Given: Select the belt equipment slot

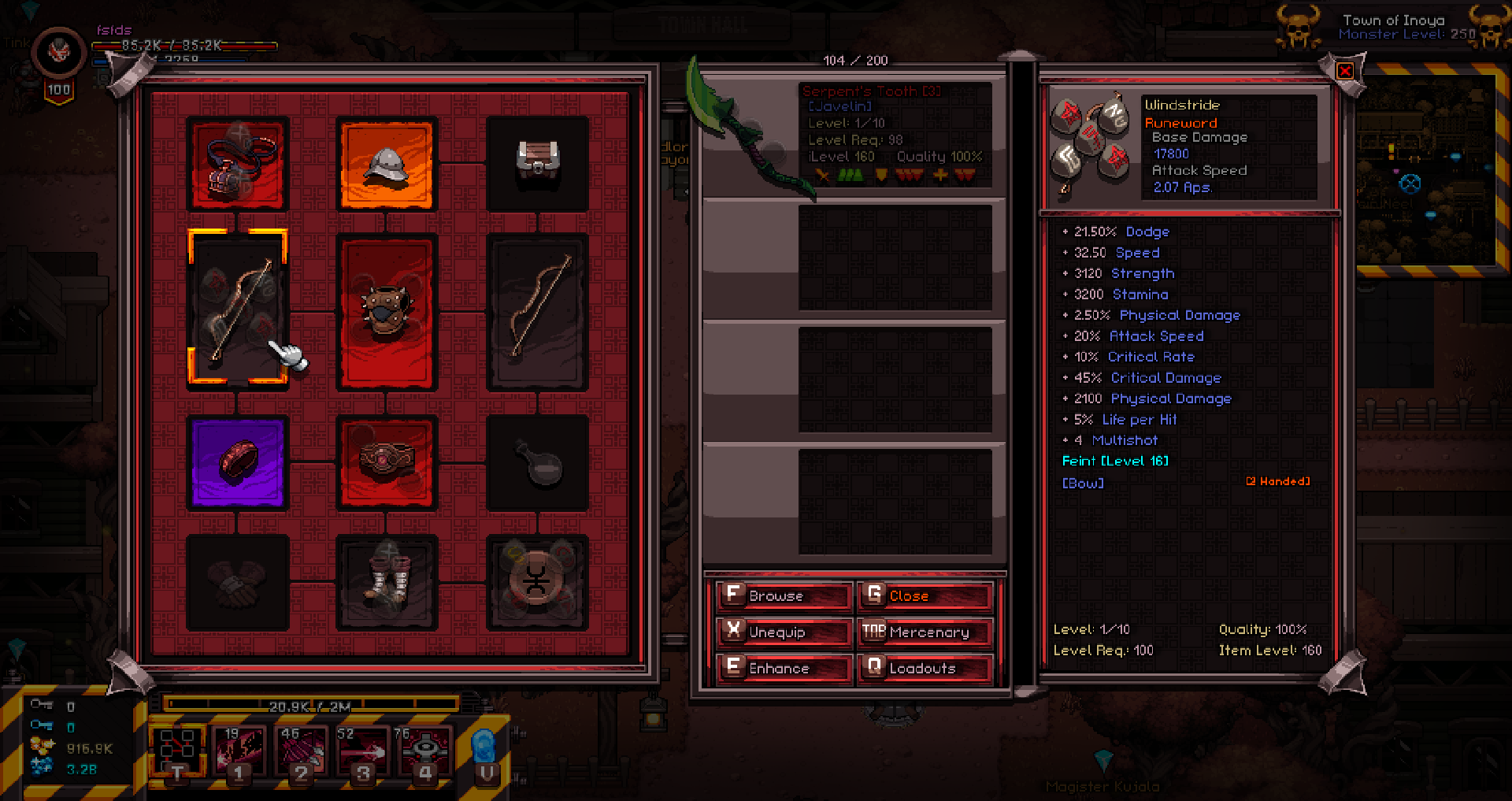Looking at the screenshot, I should 386,463.
